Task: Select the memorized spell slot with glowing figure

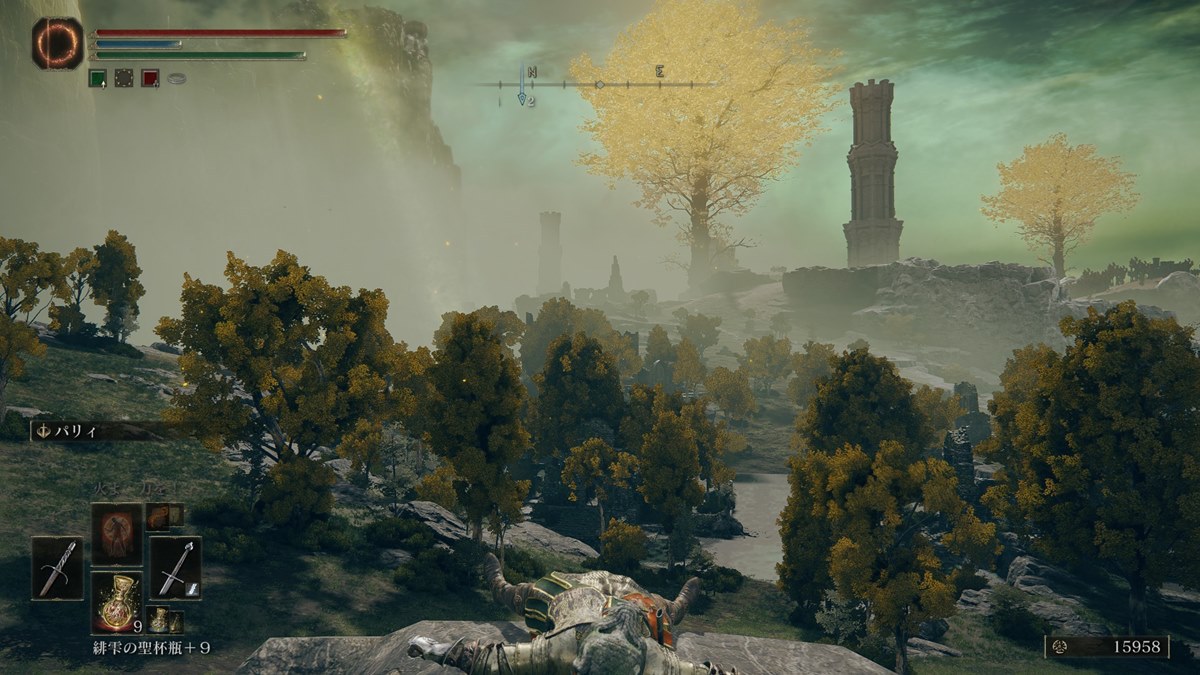Action: click(x=117, y=532)
